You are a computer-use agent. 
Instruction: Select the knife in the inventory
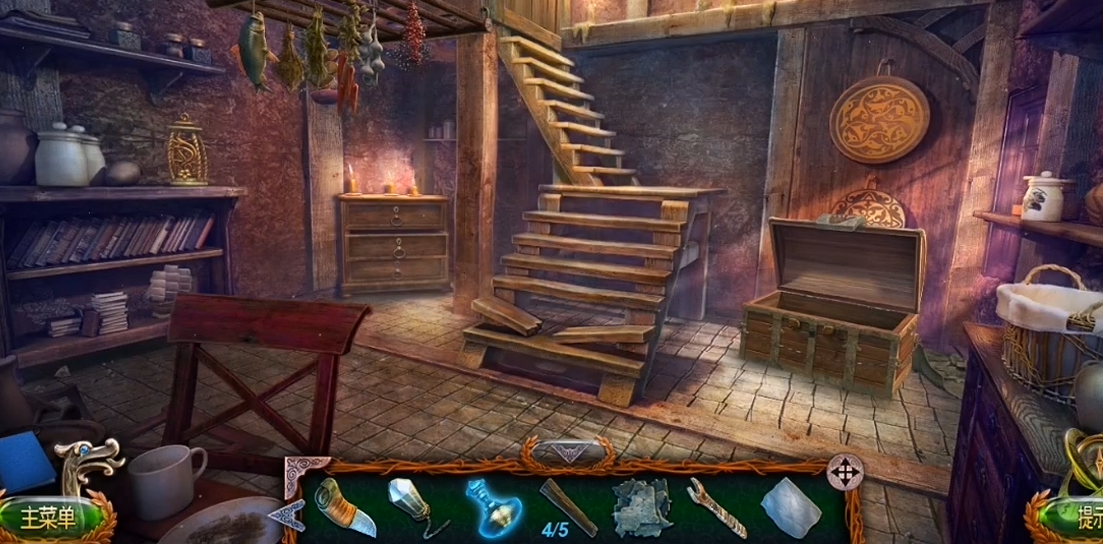[x=345, y=506]
